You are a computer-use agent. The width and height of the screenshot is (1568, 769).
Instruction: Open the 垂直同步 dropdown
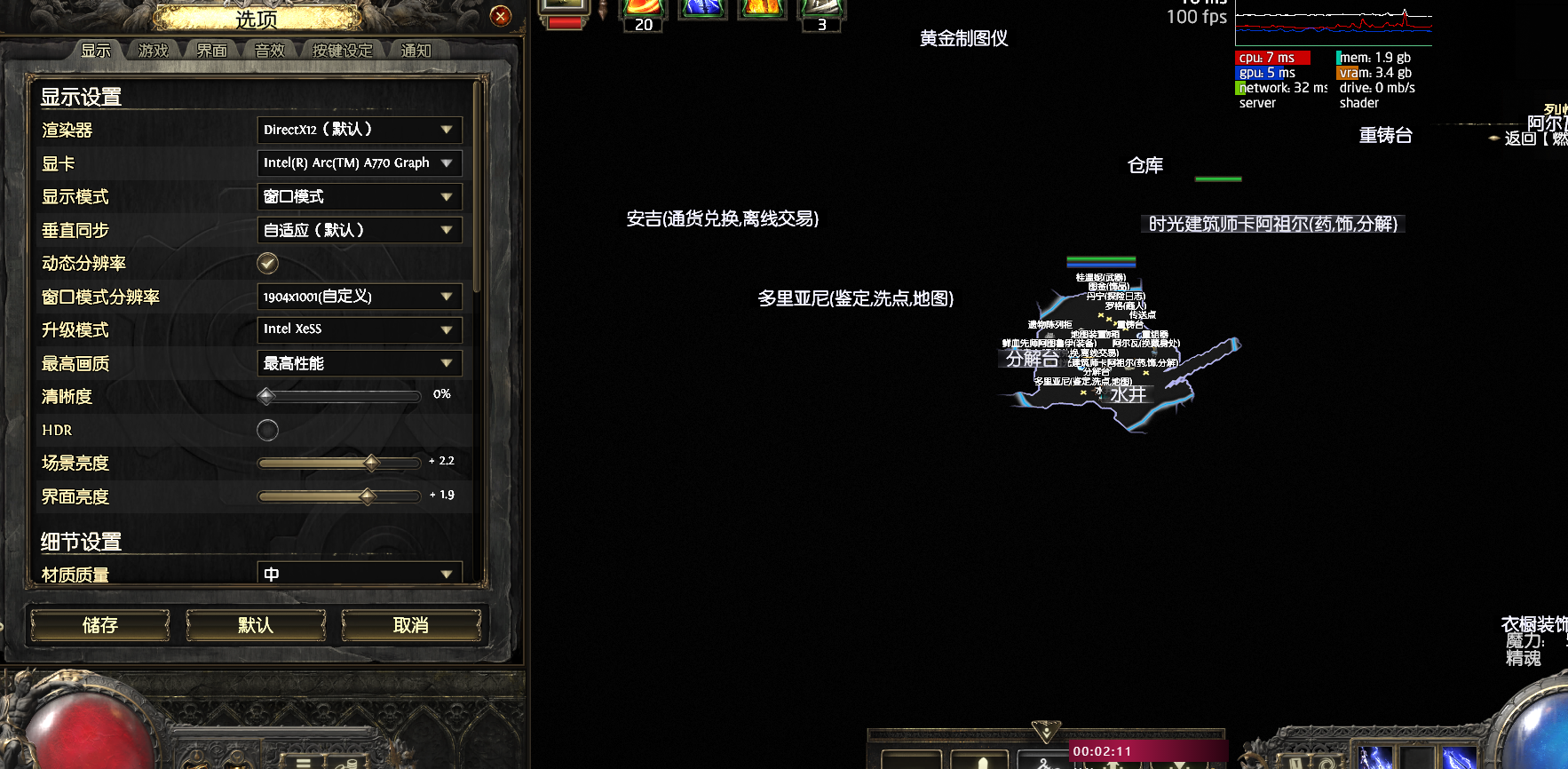359,230
